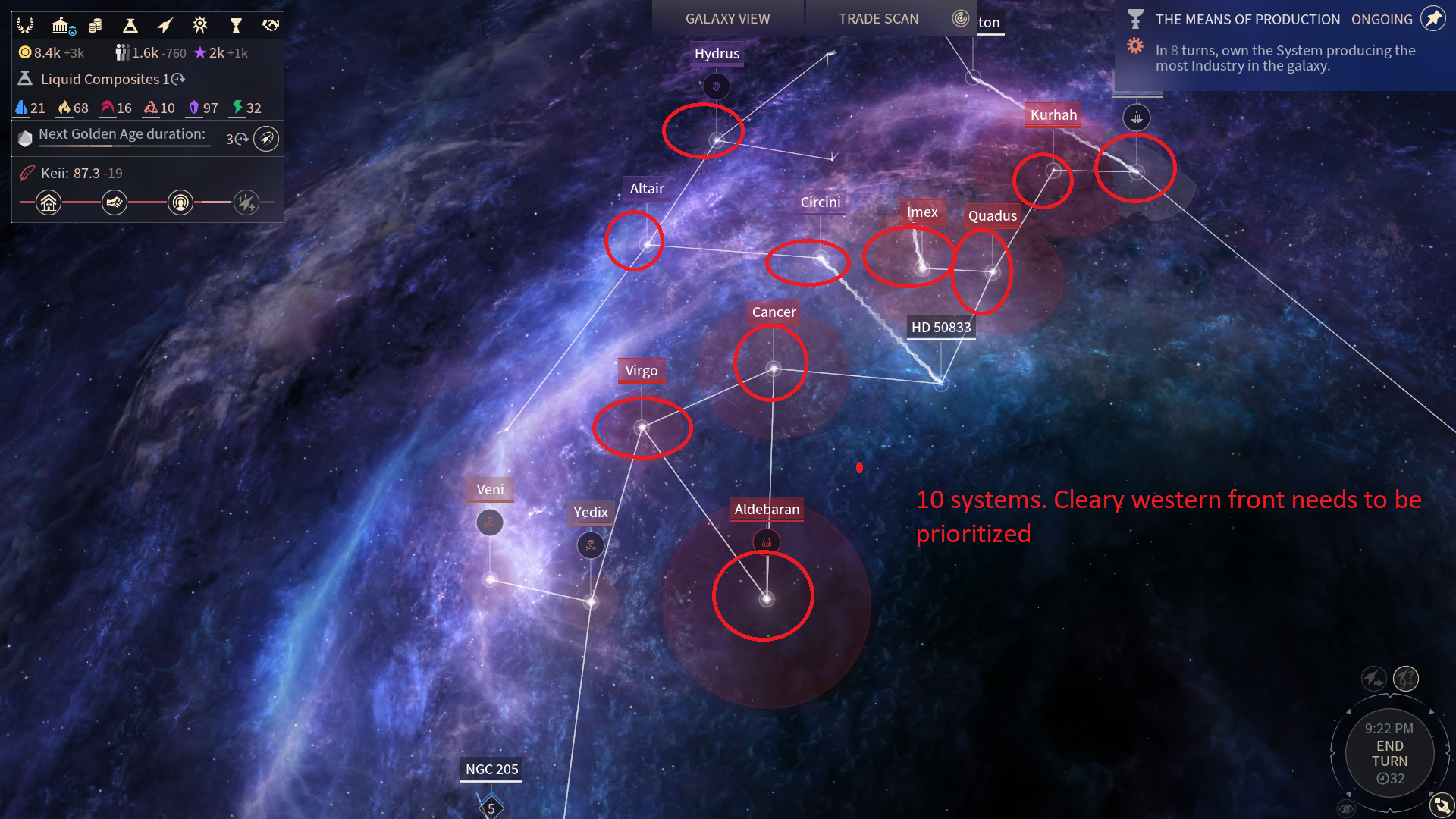Viewport: 1456px width, 819px height.
Task: Open the diplomacy handshake screen
Action: click(270, 26)
